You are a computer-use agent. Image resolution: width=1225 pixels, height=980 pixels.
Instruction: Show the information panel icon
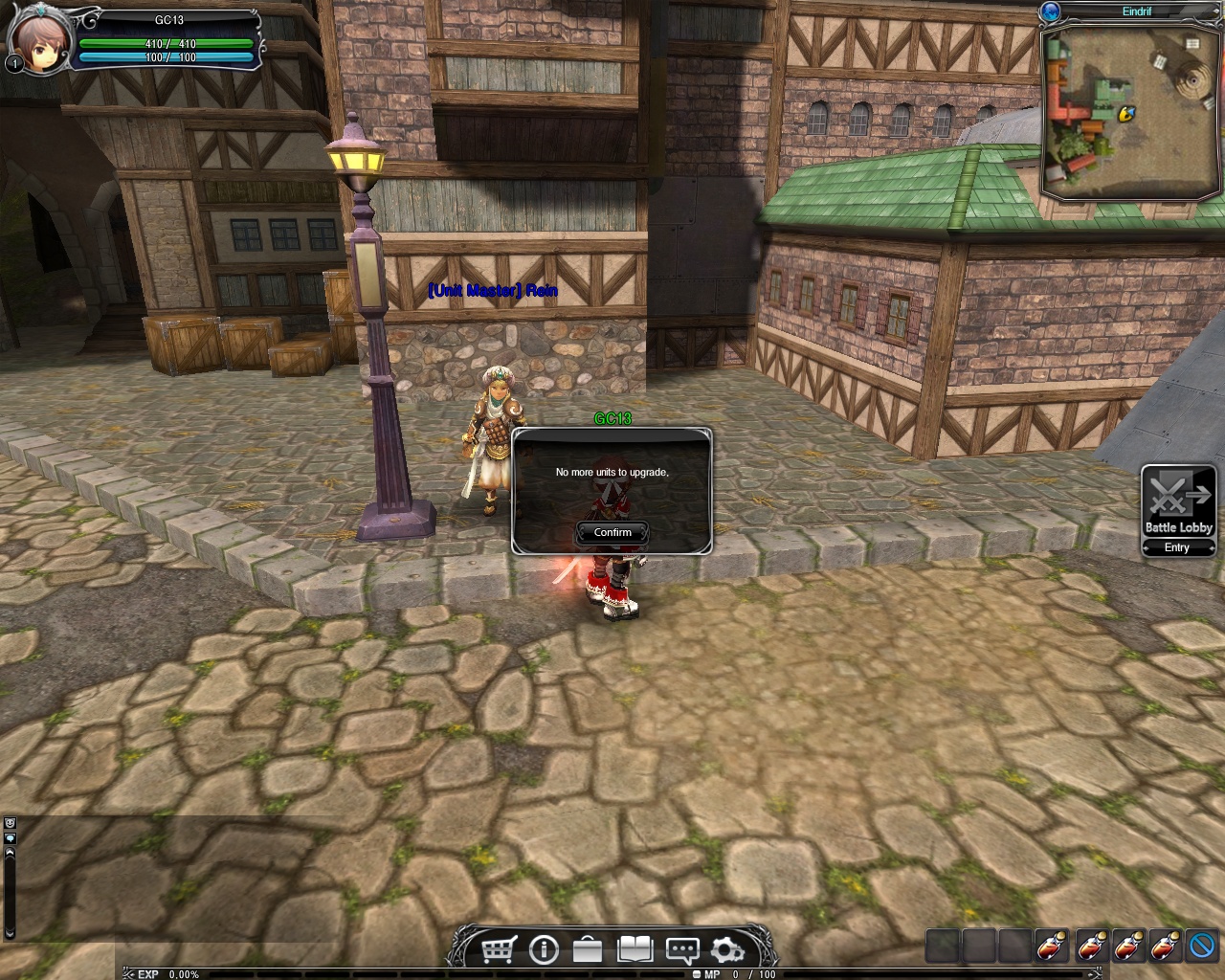point(544,949)
